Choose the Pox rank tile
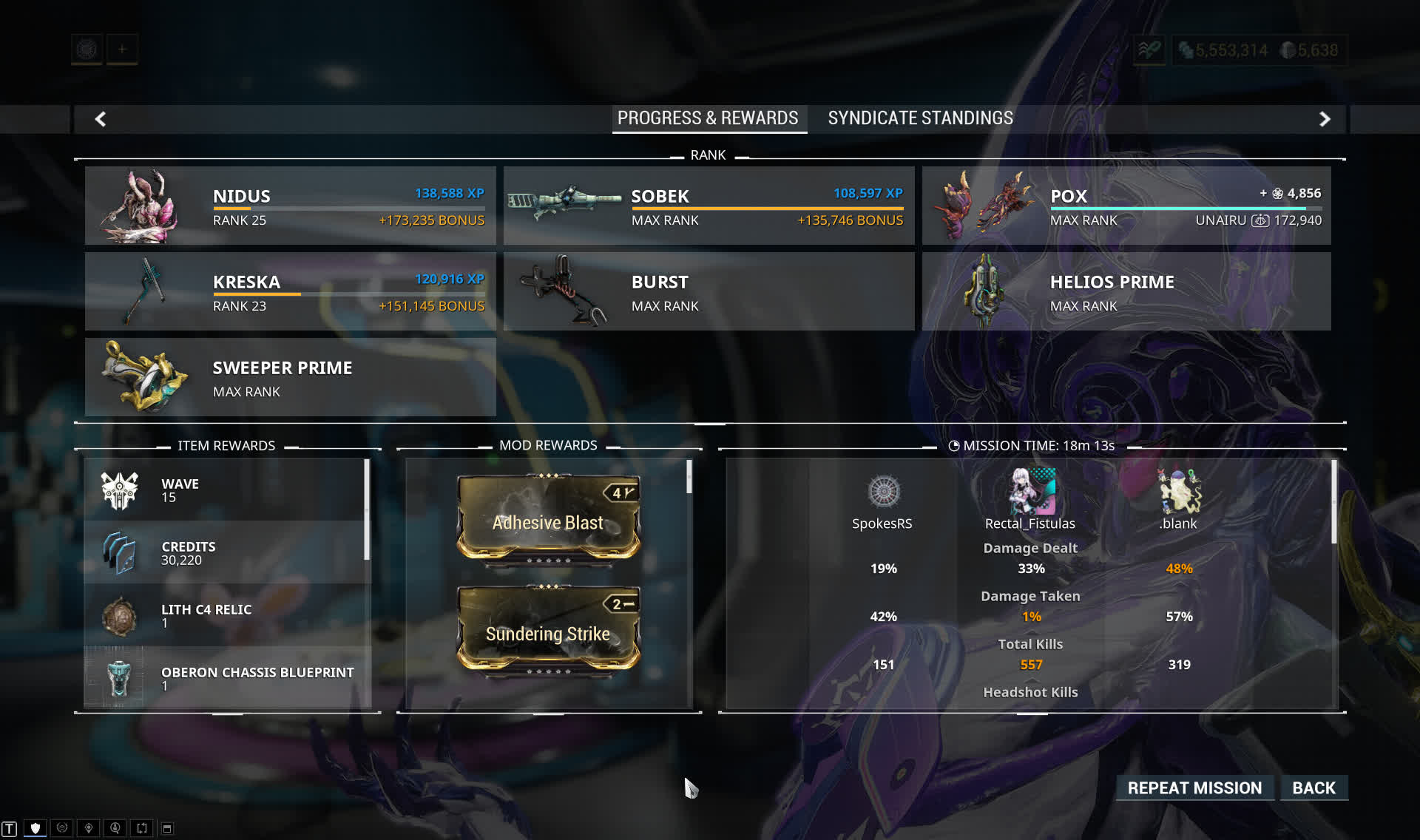Screen dimensions: 1420x840 click(1126, 206)
